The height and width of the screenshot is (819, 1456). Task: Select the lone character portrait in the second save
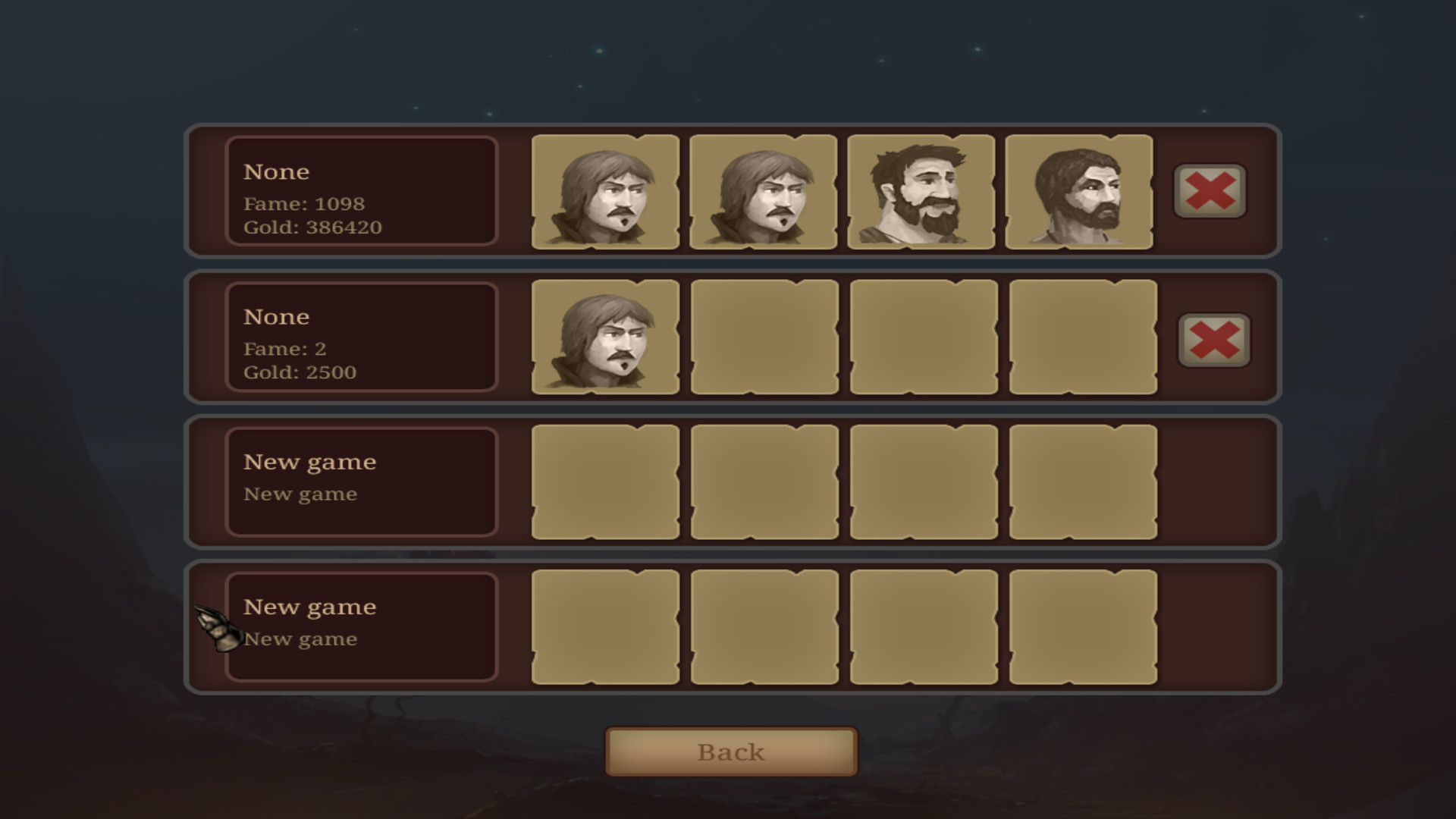pyautogui.click(x=605, y=337)
